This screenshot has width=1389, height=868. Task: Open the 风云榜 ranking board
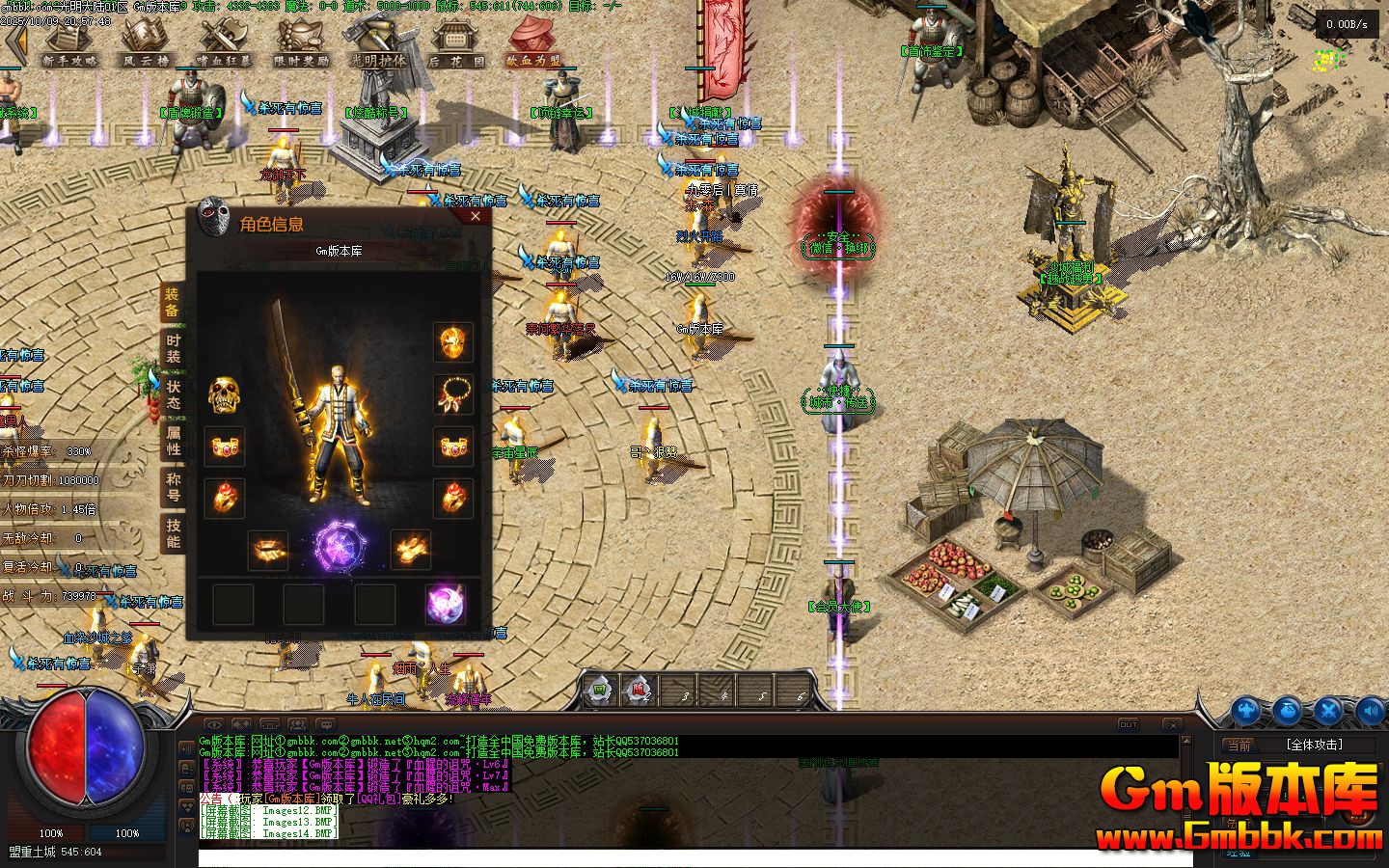click(146, 44)
